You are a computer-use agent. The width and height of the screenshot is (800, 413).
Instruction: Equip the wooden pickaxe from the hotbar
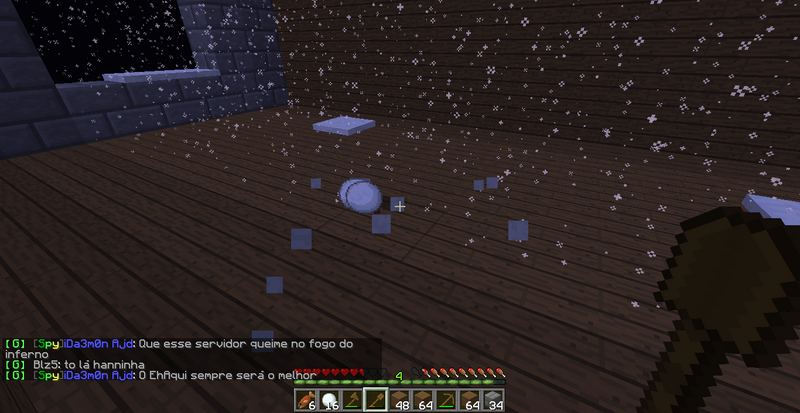(x=448, y=401)
